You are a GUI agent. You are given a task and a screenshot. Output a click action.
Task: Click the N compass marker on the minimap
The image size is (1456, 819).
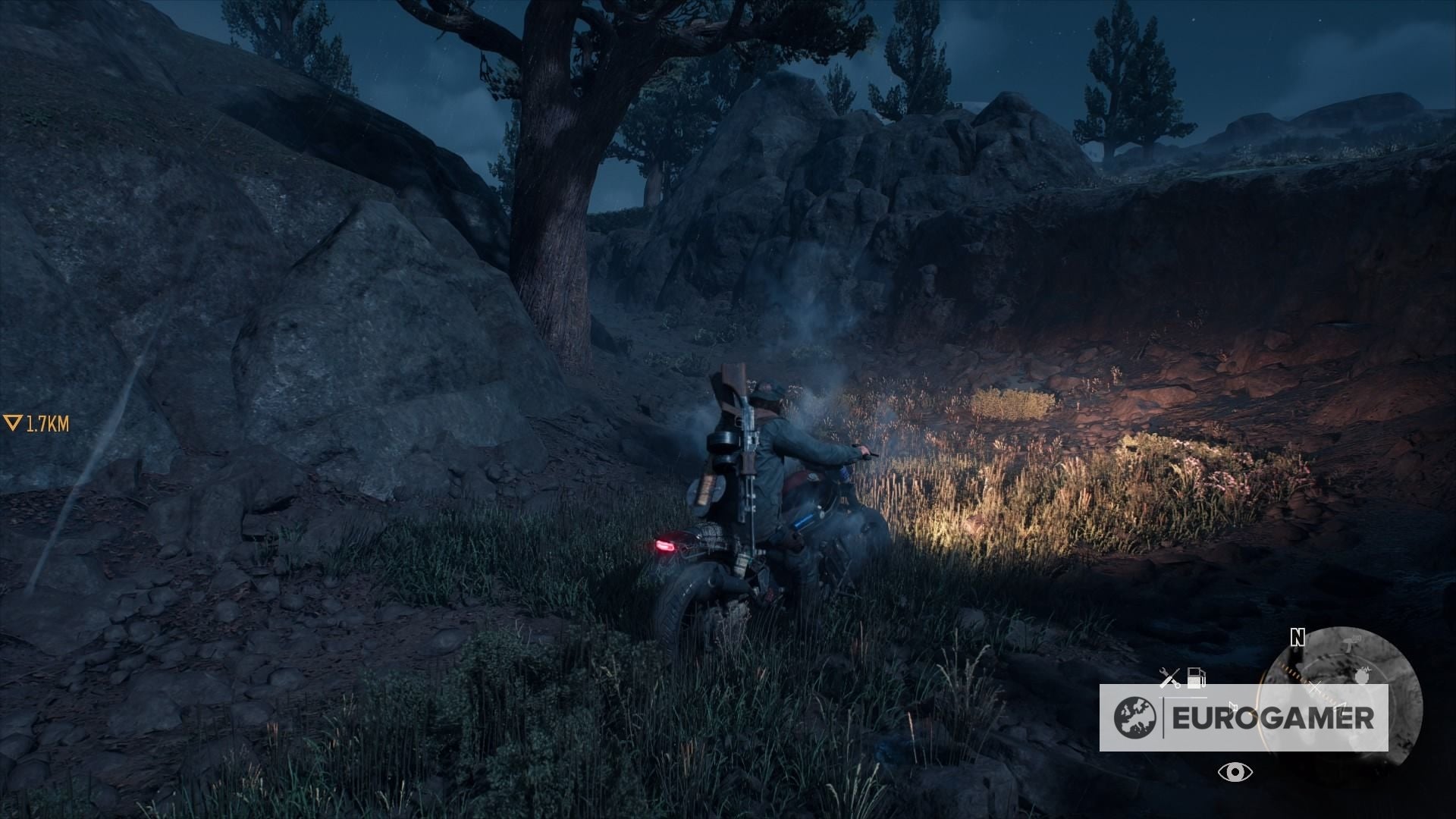pyautogui.click(x=1297, y=638)
